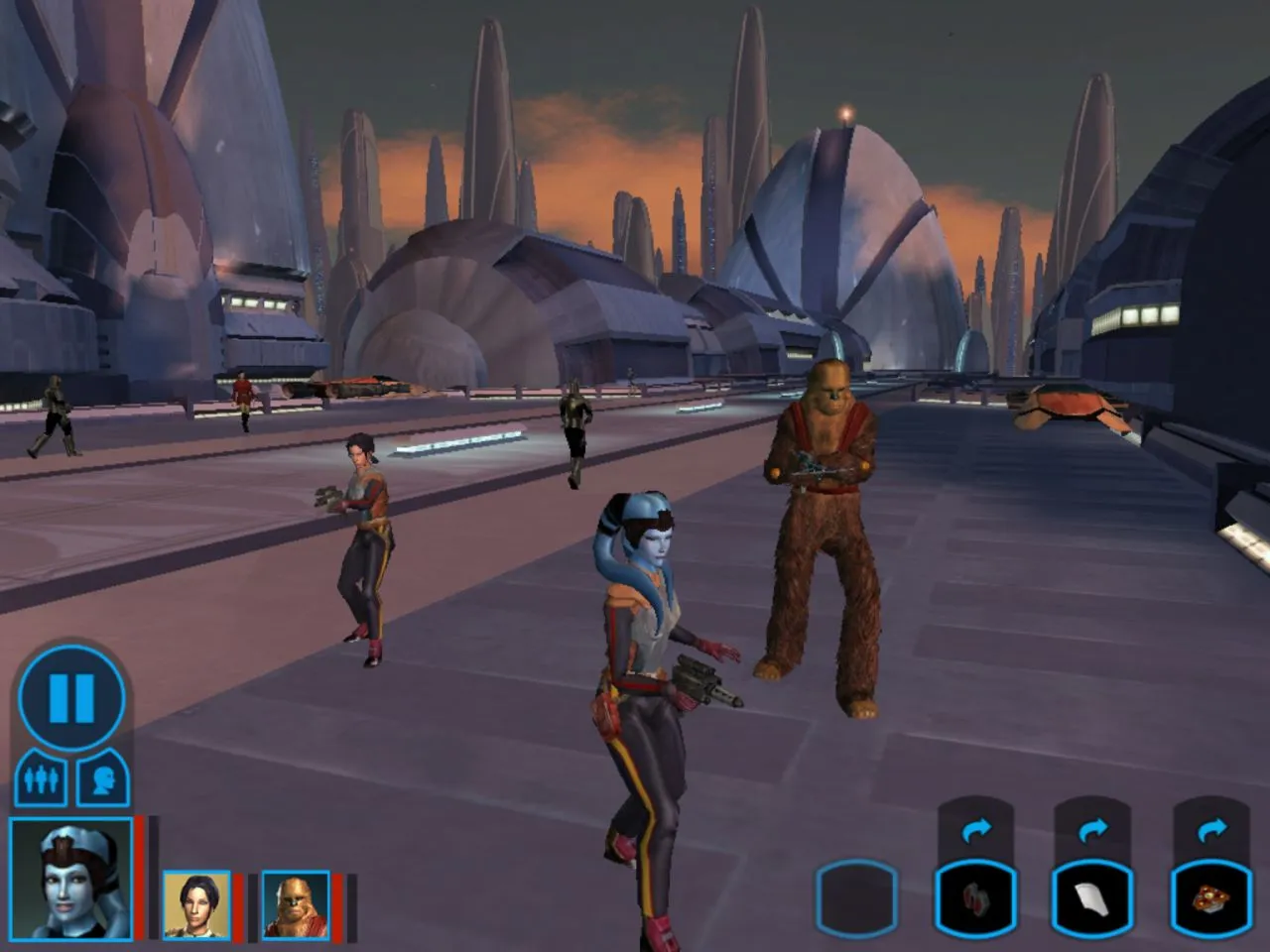Switch to the dark-haired woman portrait
The height and width of the screenshot is (952, 1270).
[196, 904]
